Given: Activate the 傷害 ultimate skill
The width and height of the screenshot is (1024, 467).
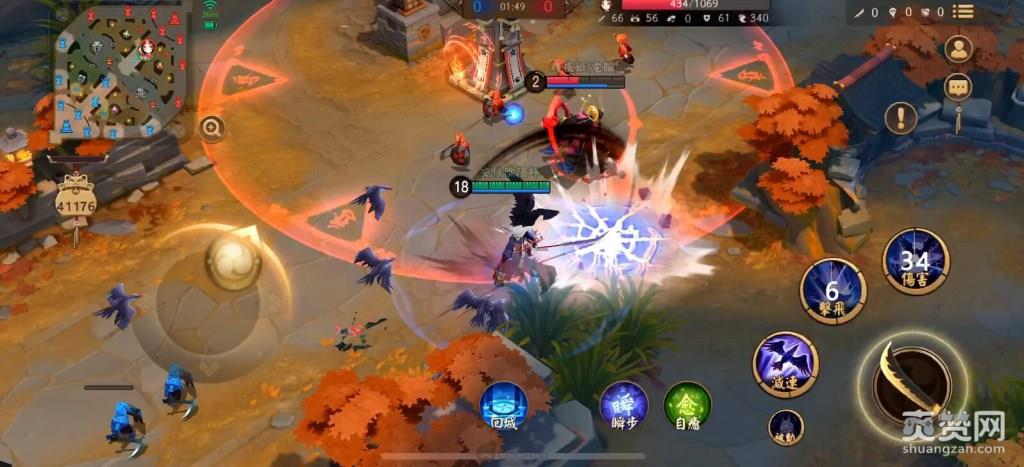Looking at the screenshot, I should point(915,262).
